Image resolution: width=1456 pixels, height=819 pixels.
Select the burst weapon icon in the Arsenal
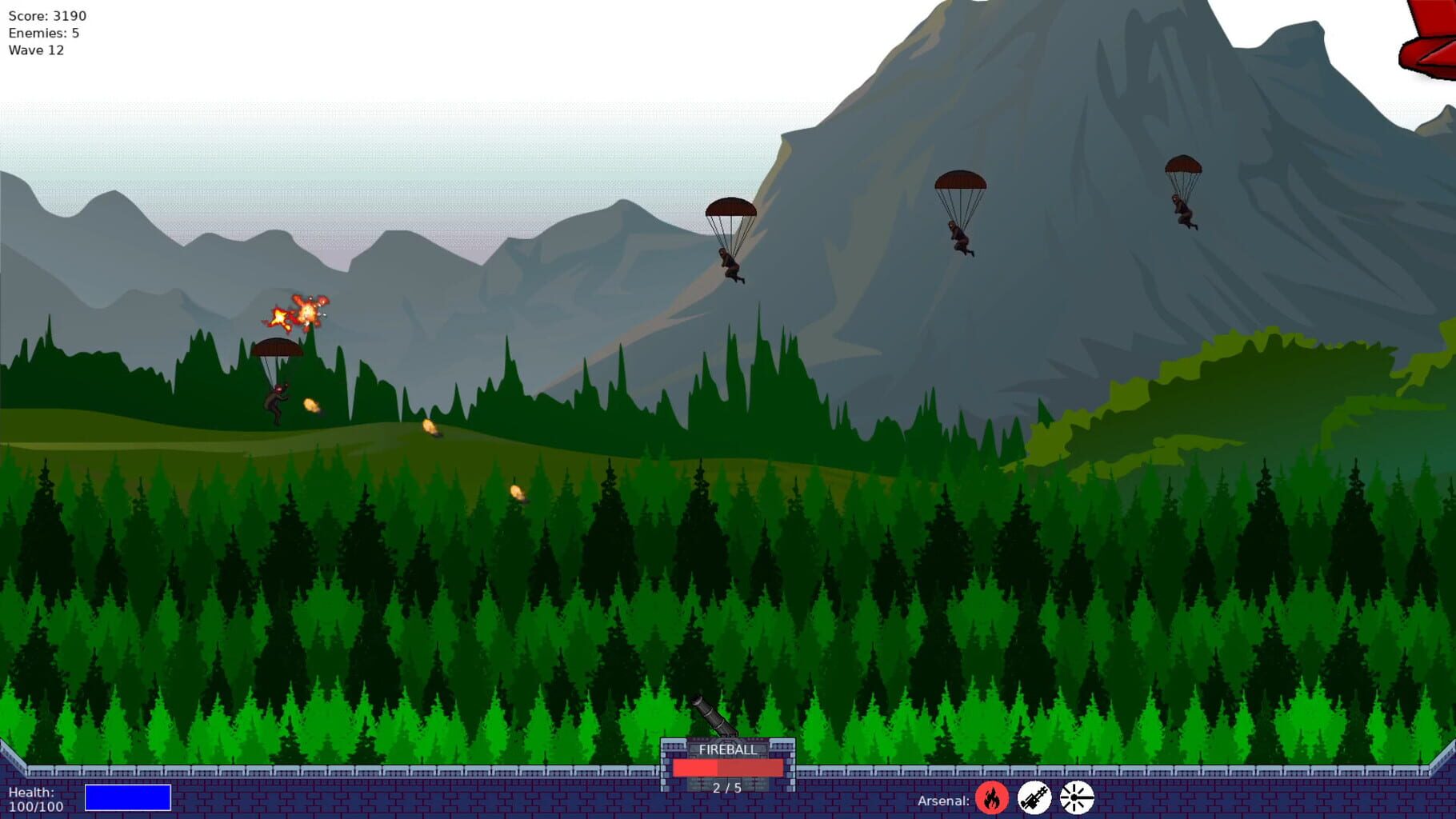[1074, 799]
